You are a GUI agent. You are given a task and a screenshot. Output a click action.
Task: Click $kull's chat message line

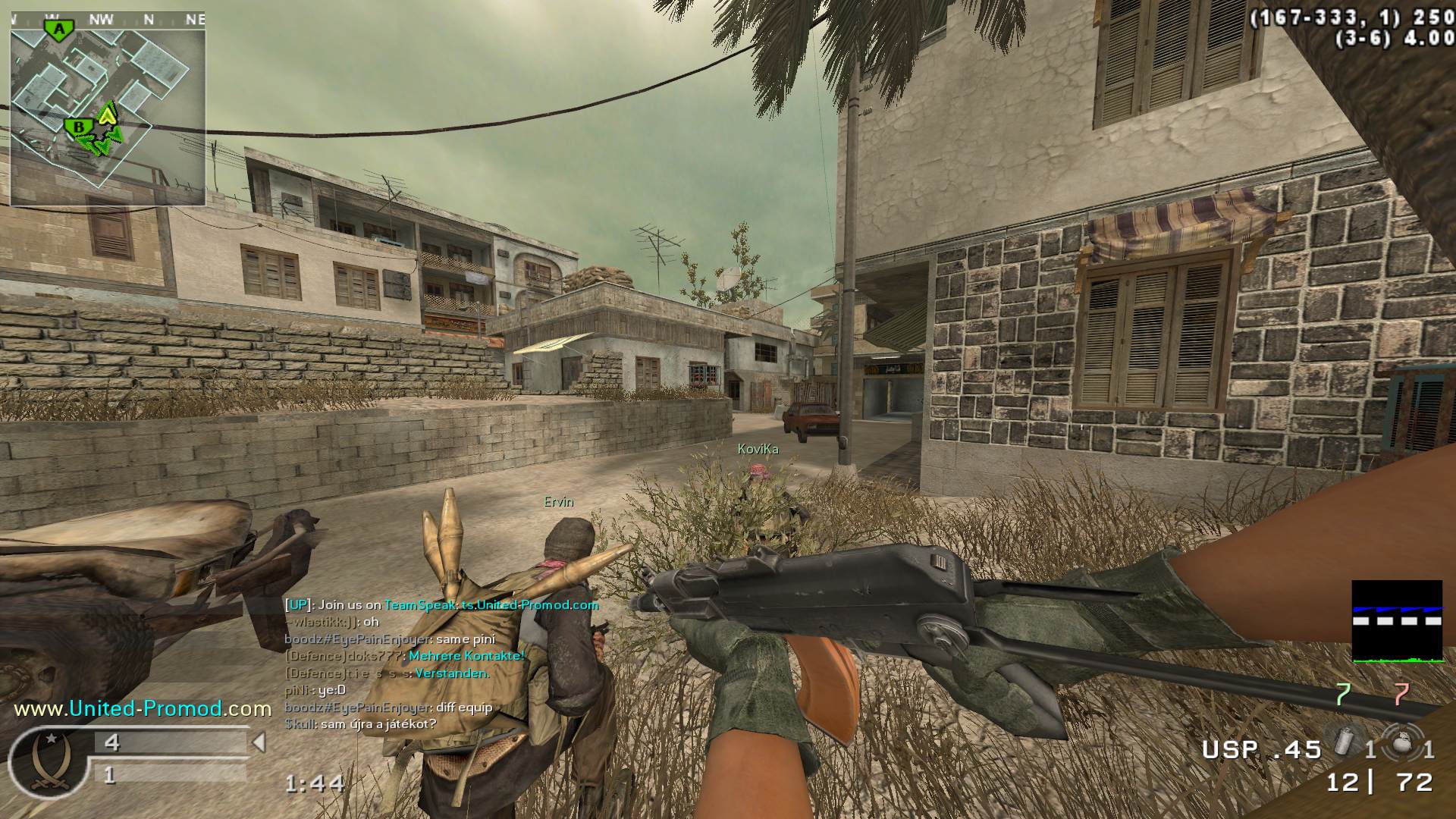(360, 724)
